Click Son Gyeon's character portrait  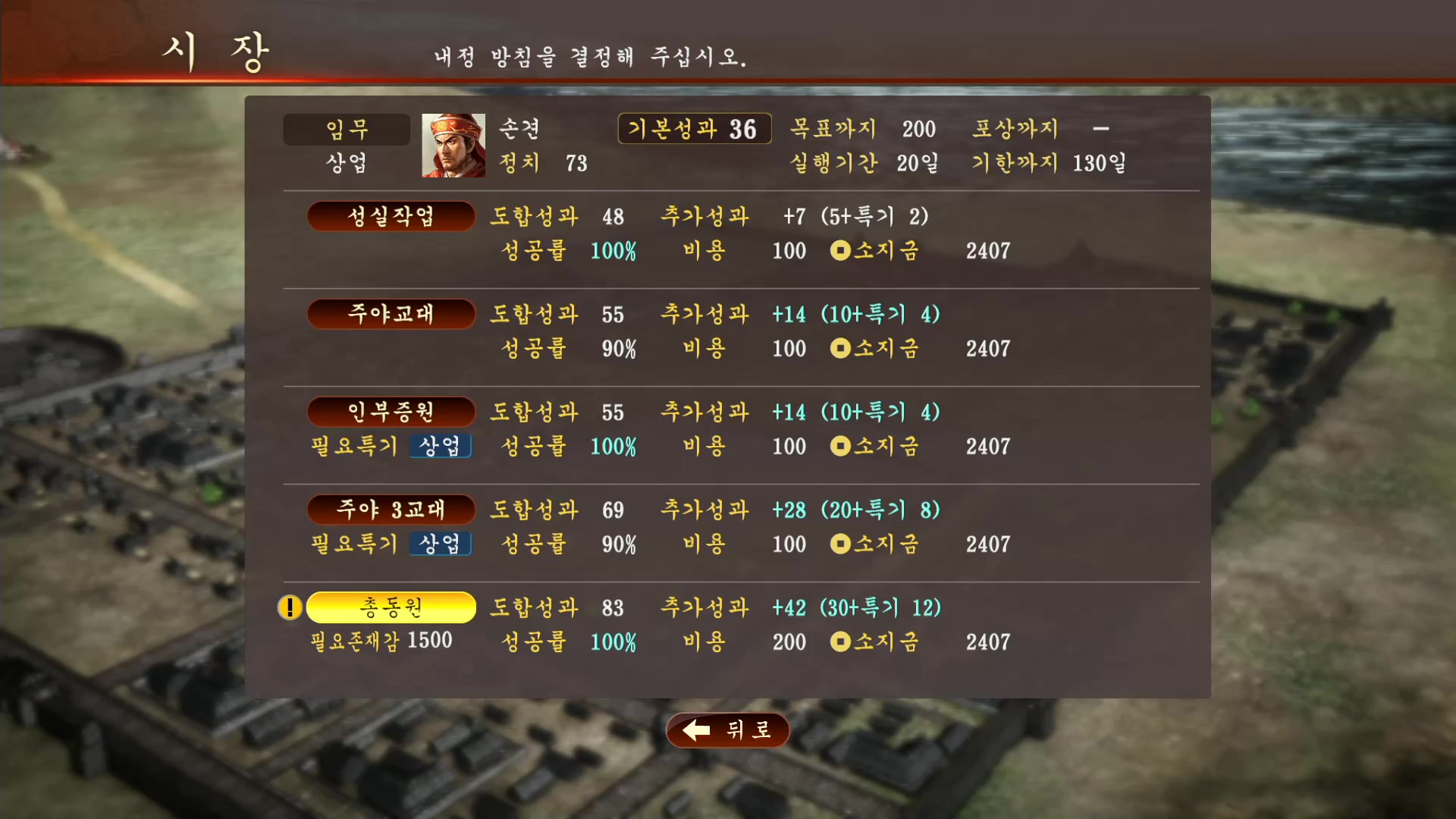[x=453, y=146]
